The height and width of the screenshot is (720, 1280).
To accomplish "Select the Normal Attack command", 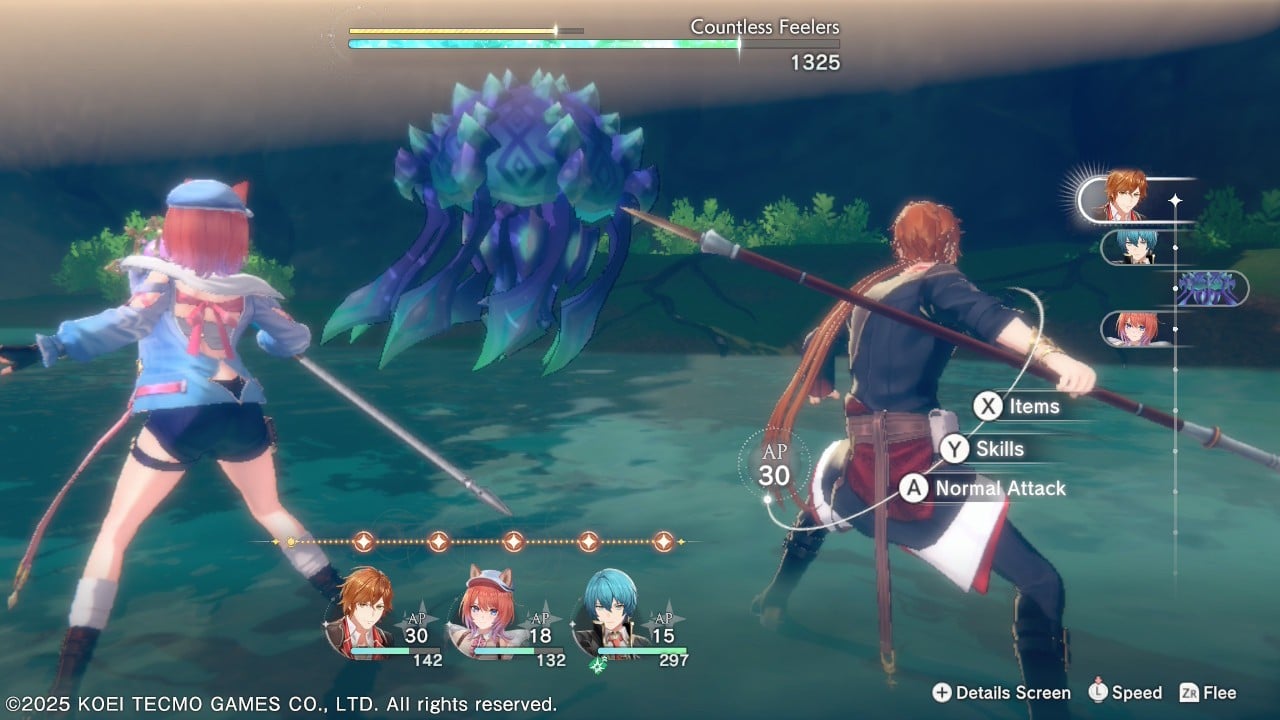I will 984,489.
